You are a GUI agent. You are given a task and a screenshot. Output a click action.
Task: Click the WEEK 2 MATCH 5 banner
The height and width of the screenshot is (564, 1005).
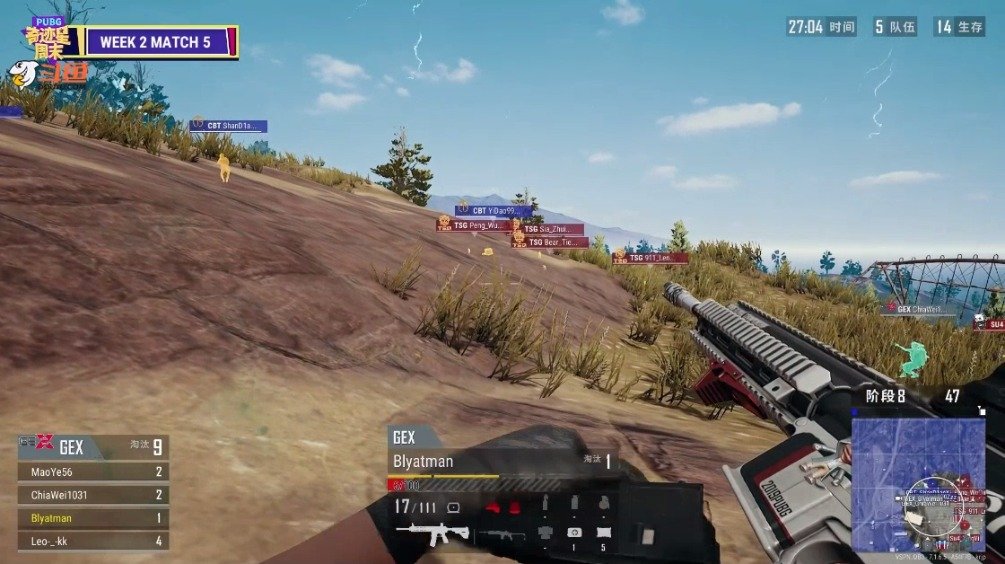coord(160,42)
